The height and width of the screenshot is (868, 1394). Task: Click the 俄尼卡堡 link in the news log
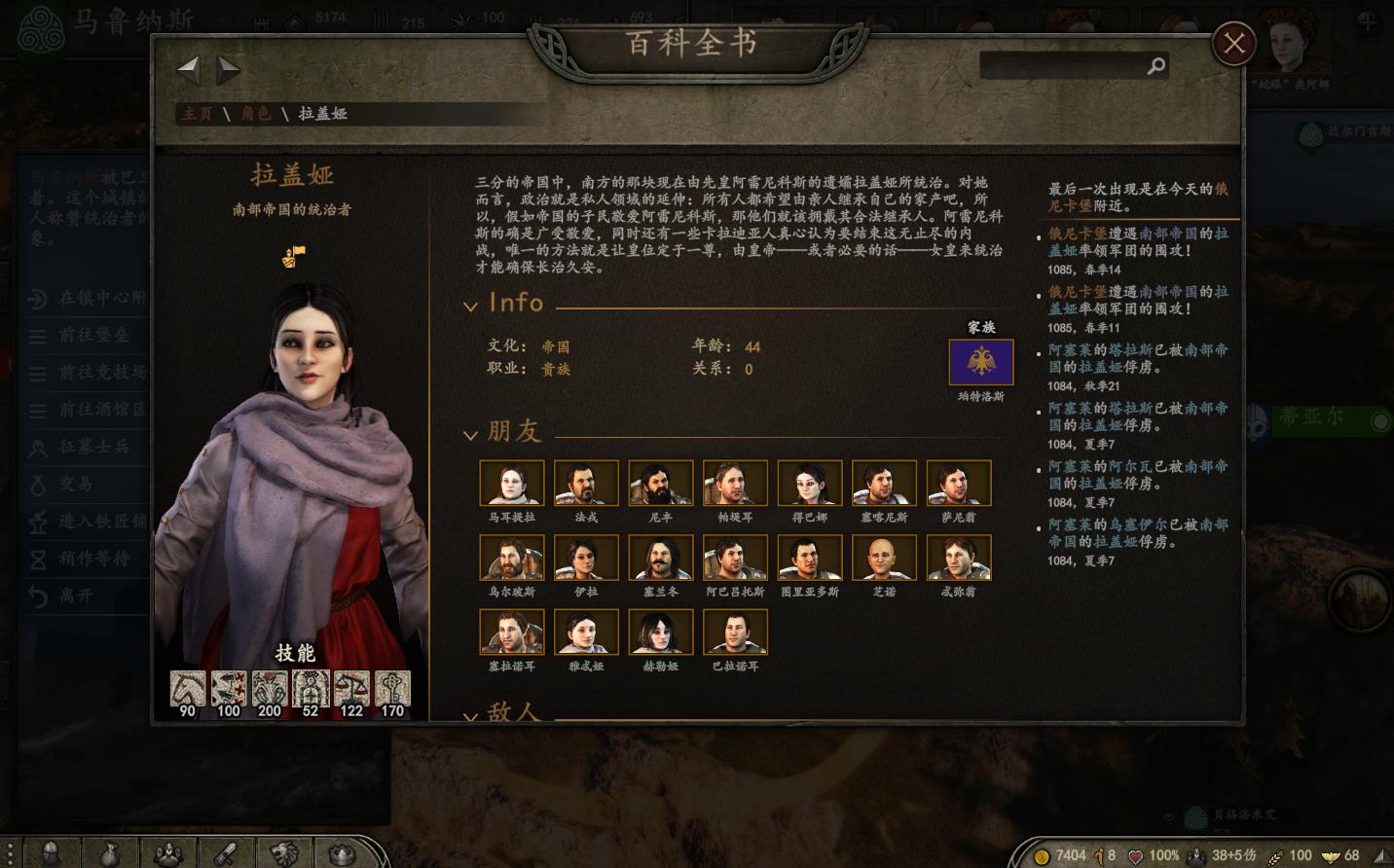coord(1074,234)
